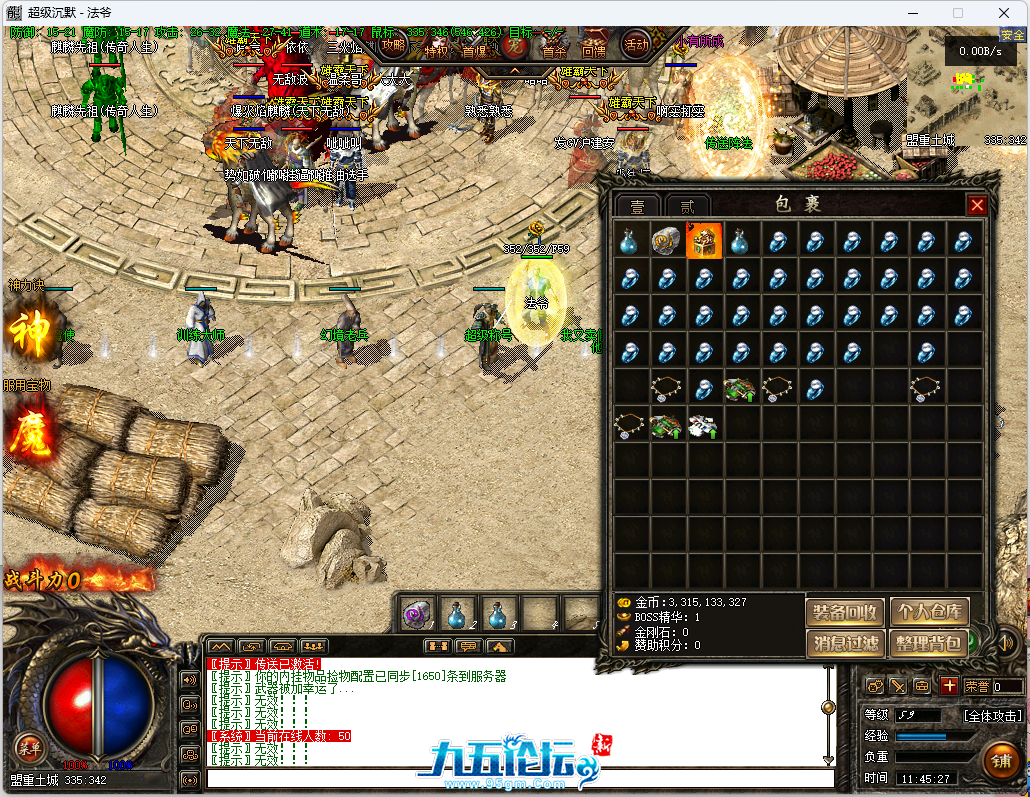This screenshot has width=1030, height=797.
Task: Open the 铺 shop button
Action: pyautogui.click(x=1000, y=760)
